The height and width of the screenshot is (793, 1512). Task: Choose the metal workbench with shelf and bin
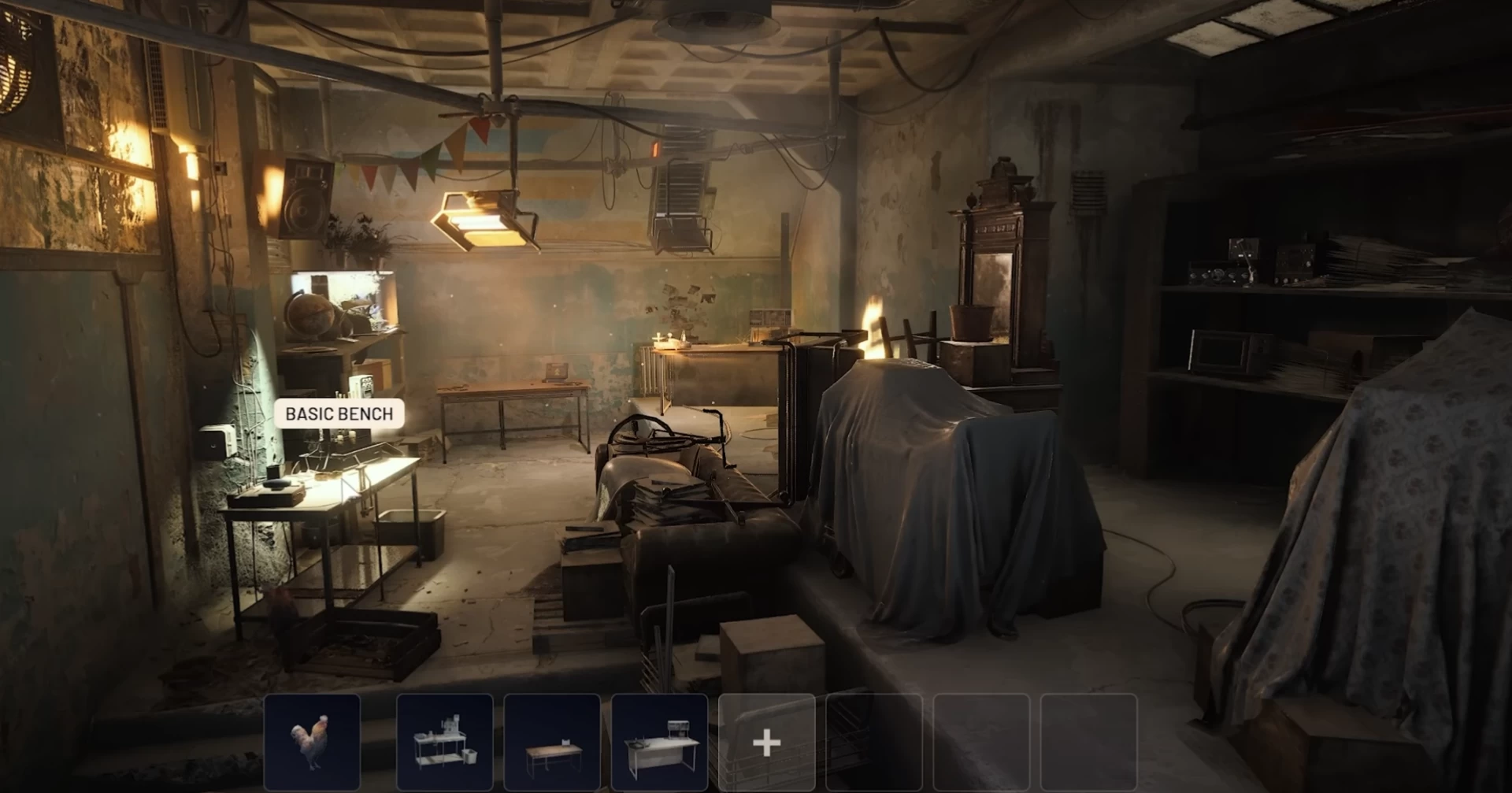pyautogui.click(x=445, y=742)
